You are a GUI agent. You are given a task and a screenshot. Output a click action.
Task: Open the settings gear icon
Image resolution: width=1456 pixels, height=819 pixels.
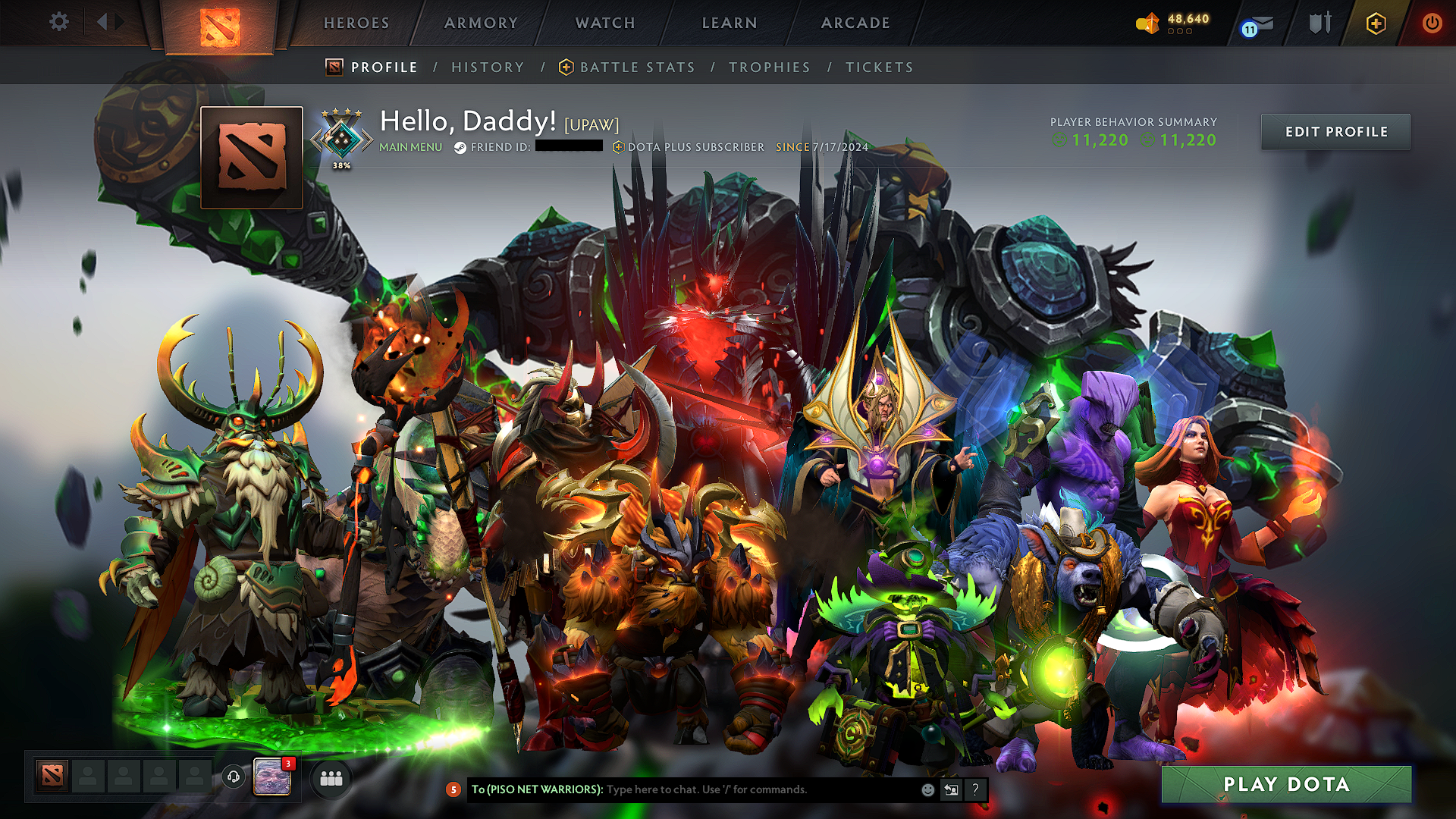58,22
